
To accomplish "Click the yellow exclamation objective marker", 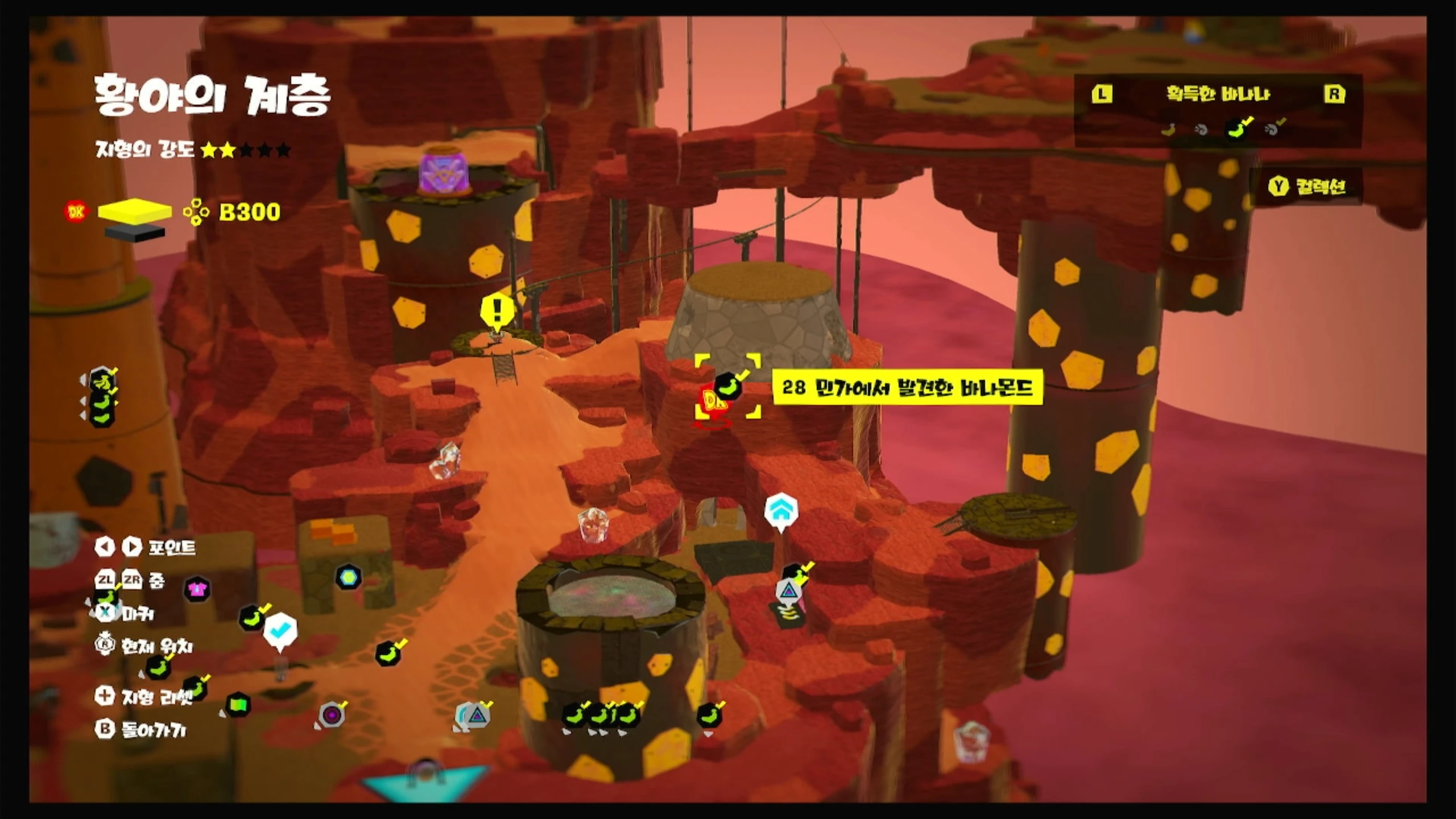I will pyautogui.click(x=498, y=311).
